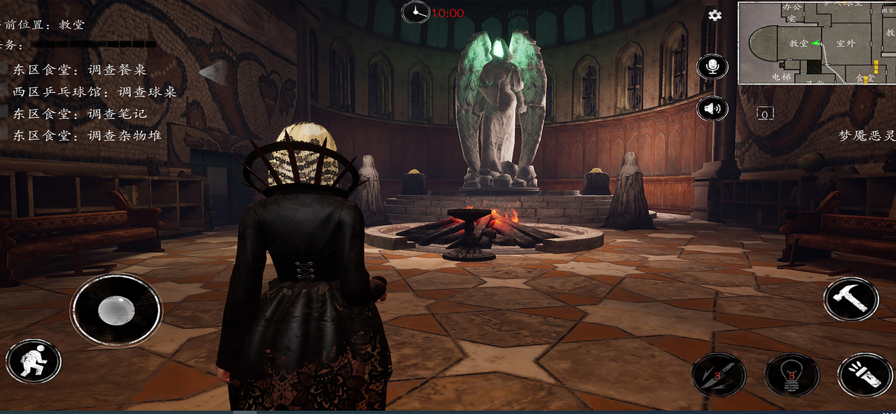Open settings with the gear icon
The width and height of the screenshot is (896, 414).
715,16
